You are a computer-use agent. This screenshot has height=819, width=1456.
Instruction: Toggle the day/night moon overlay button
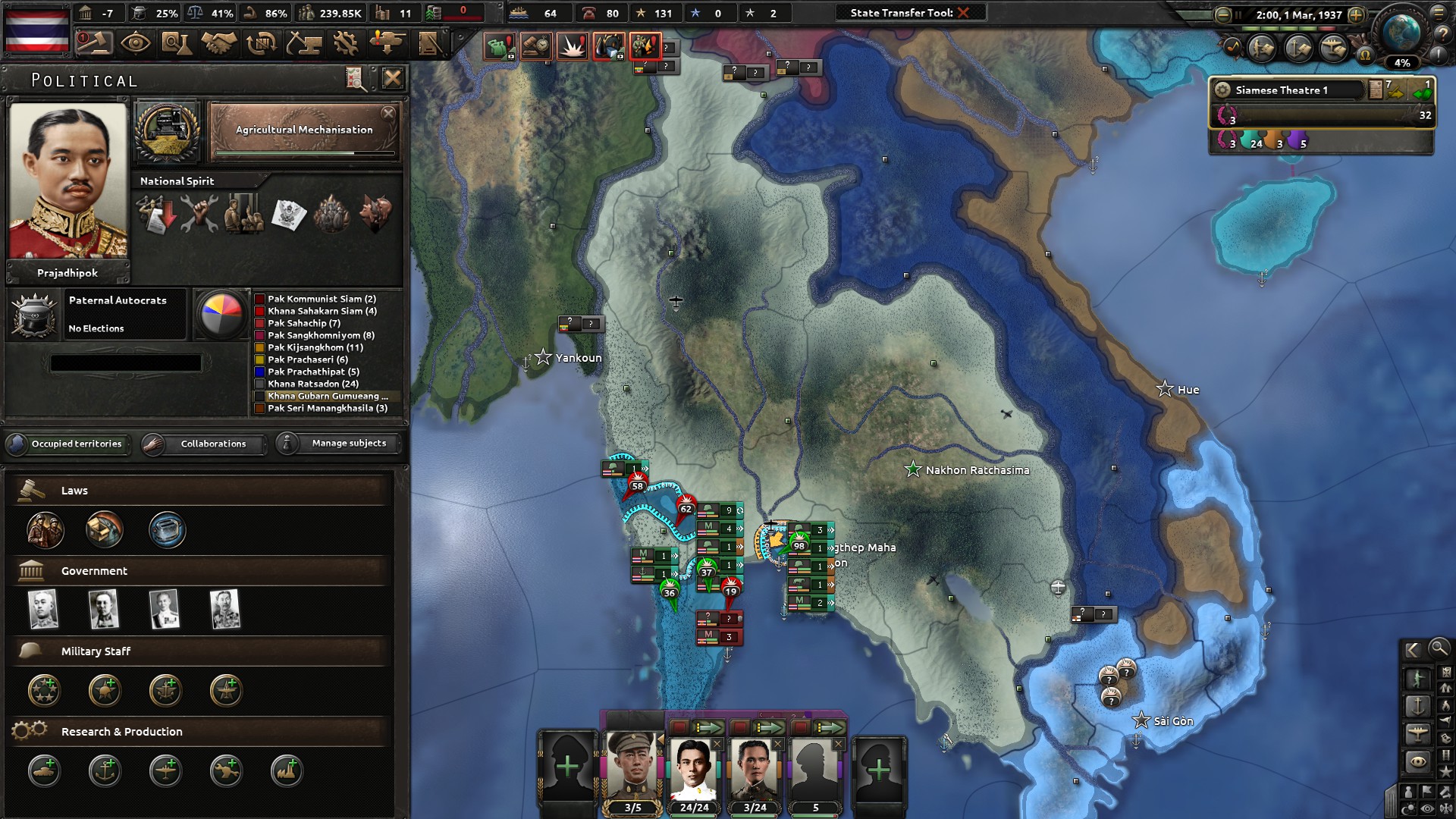pos(1409,807)
